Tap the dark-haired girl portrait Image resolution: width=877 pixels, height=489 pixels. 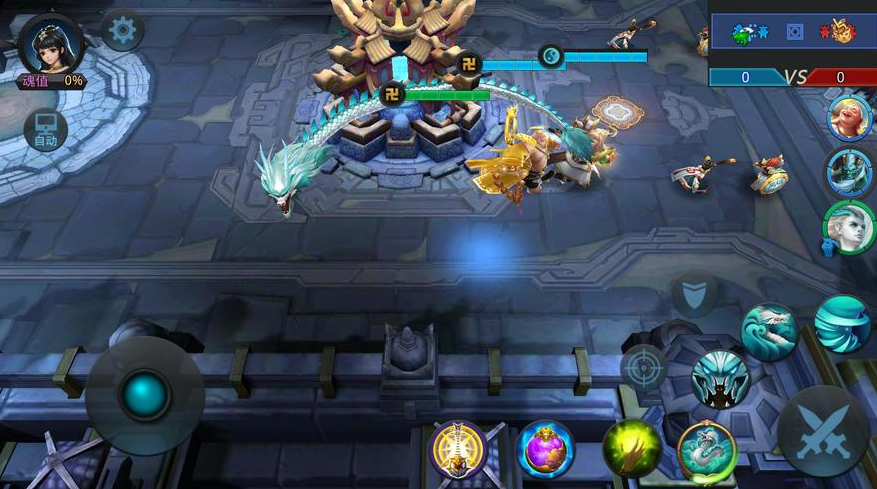pyautogui.click(x=50, y=45)
